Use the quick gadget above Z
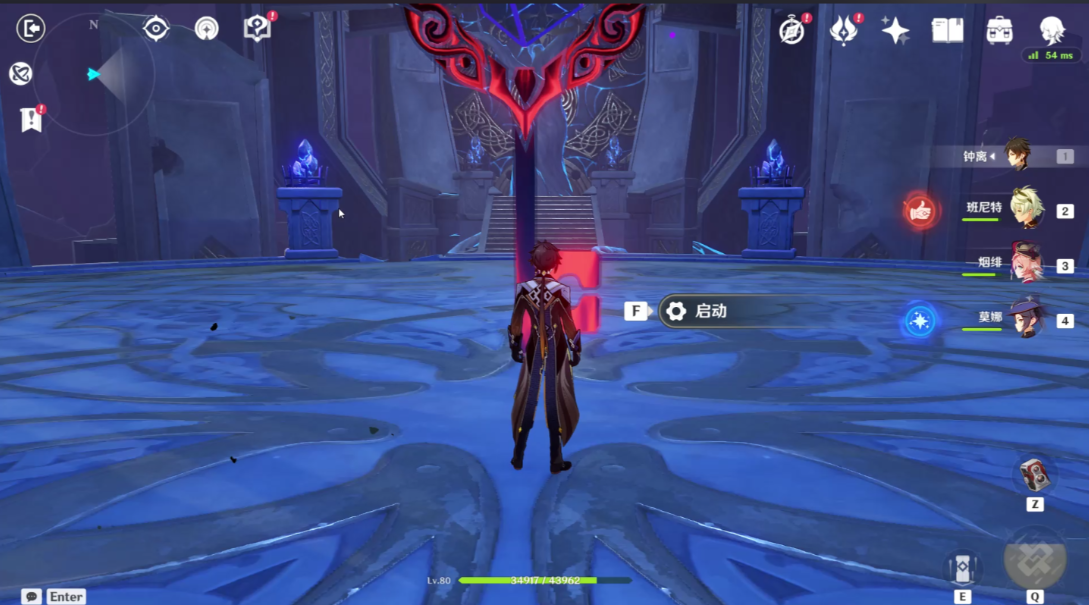 coord(1034,474)
